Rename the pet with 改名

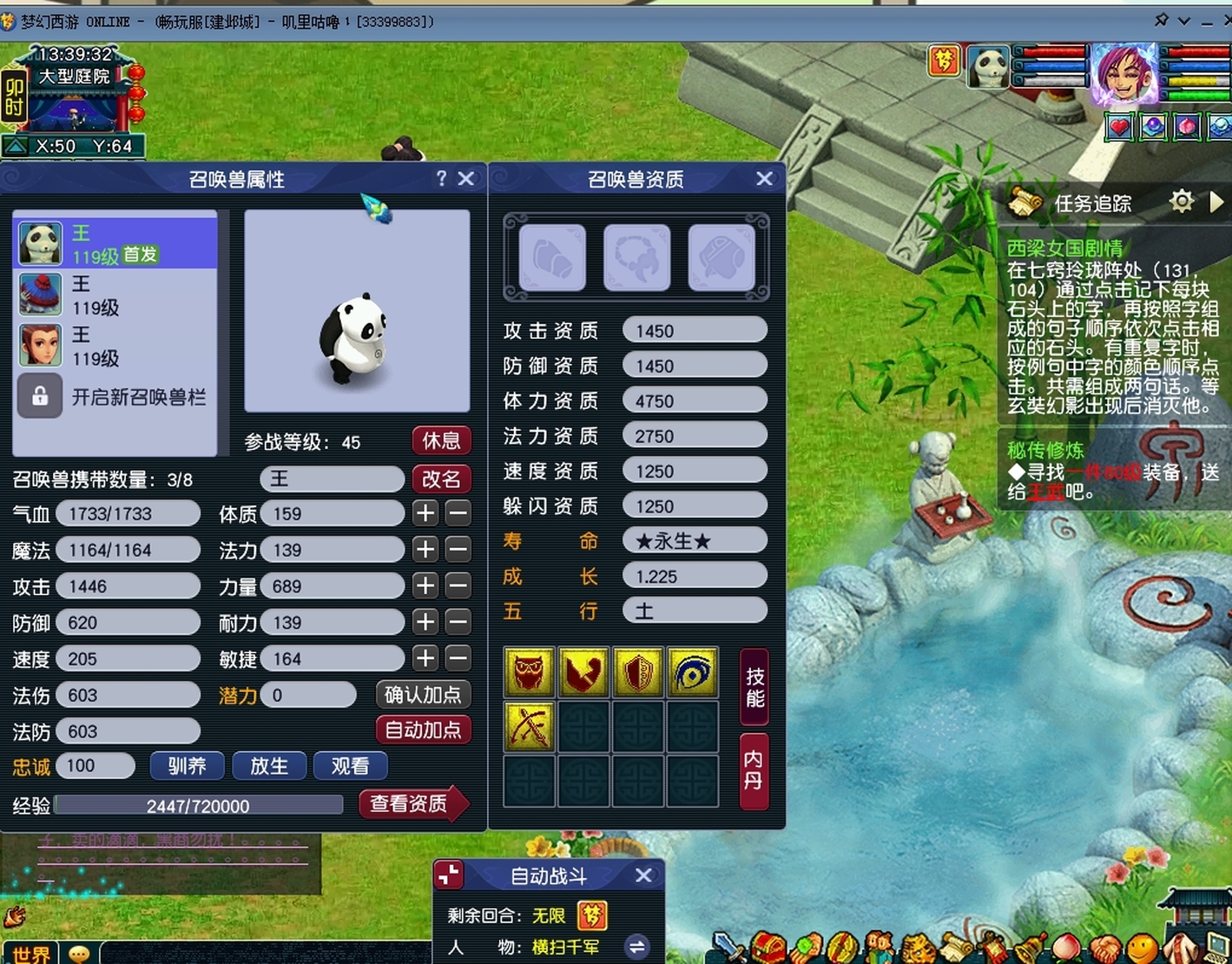tap(441, 479)
